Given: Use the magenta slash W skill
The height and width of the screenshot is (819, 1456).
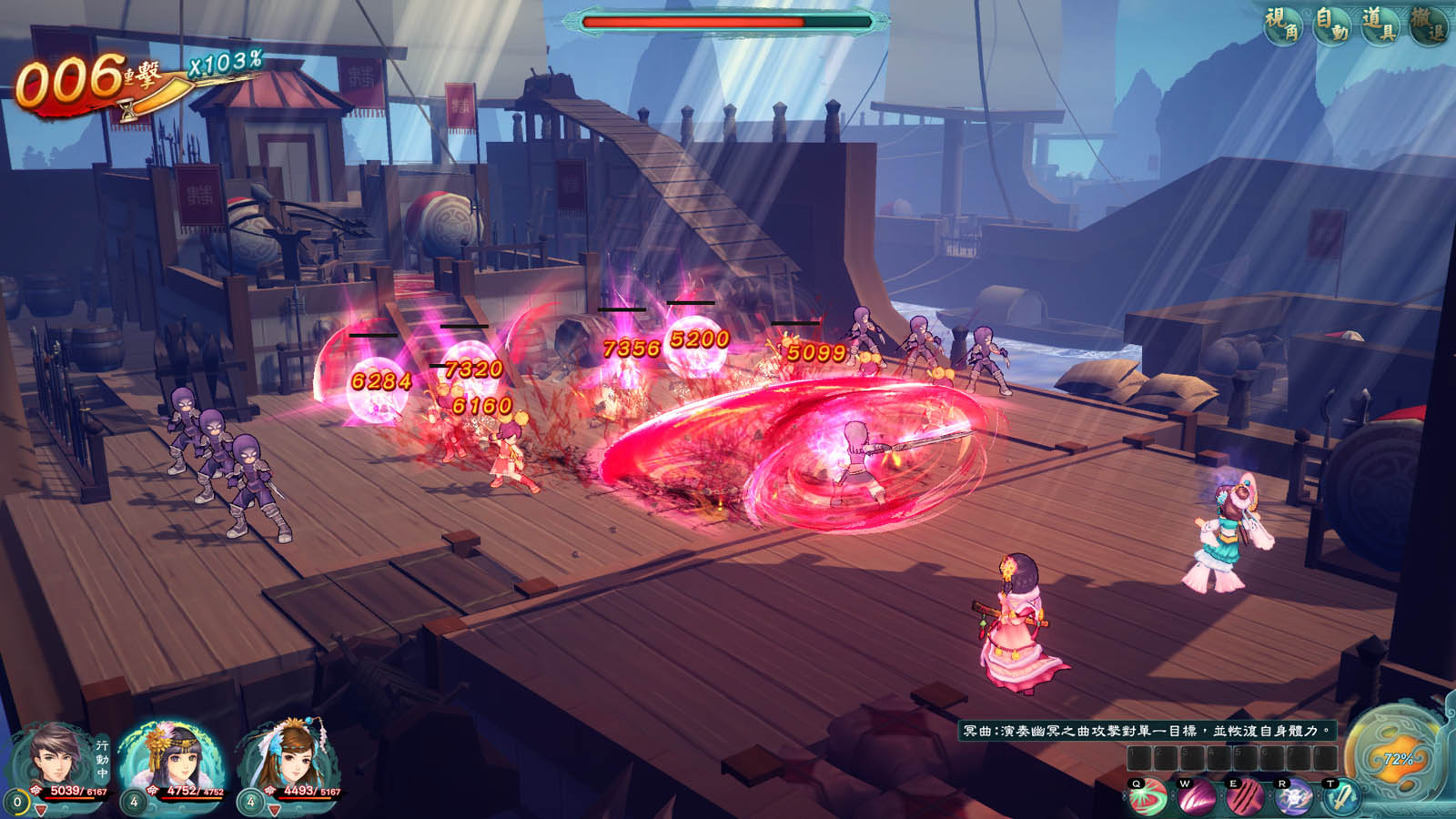Looking at the screenshot, I should (x=1197, y=799).
